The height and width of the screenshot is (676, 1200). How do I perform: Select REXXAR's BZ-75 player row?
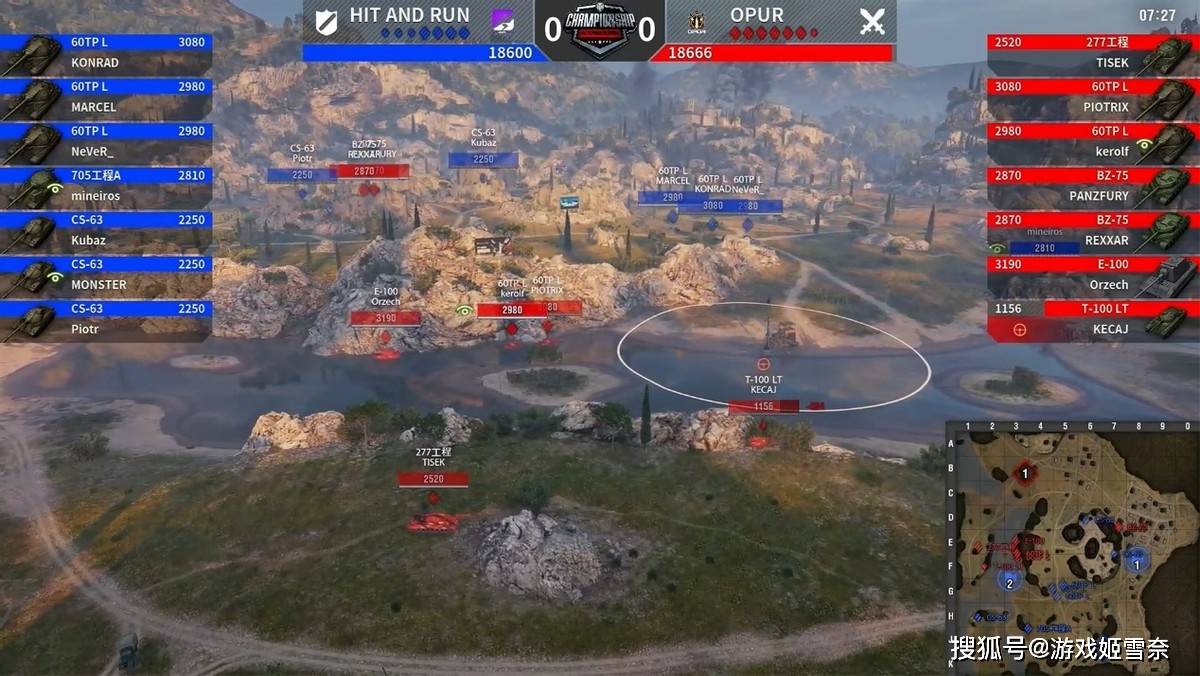pos(1092,230)
